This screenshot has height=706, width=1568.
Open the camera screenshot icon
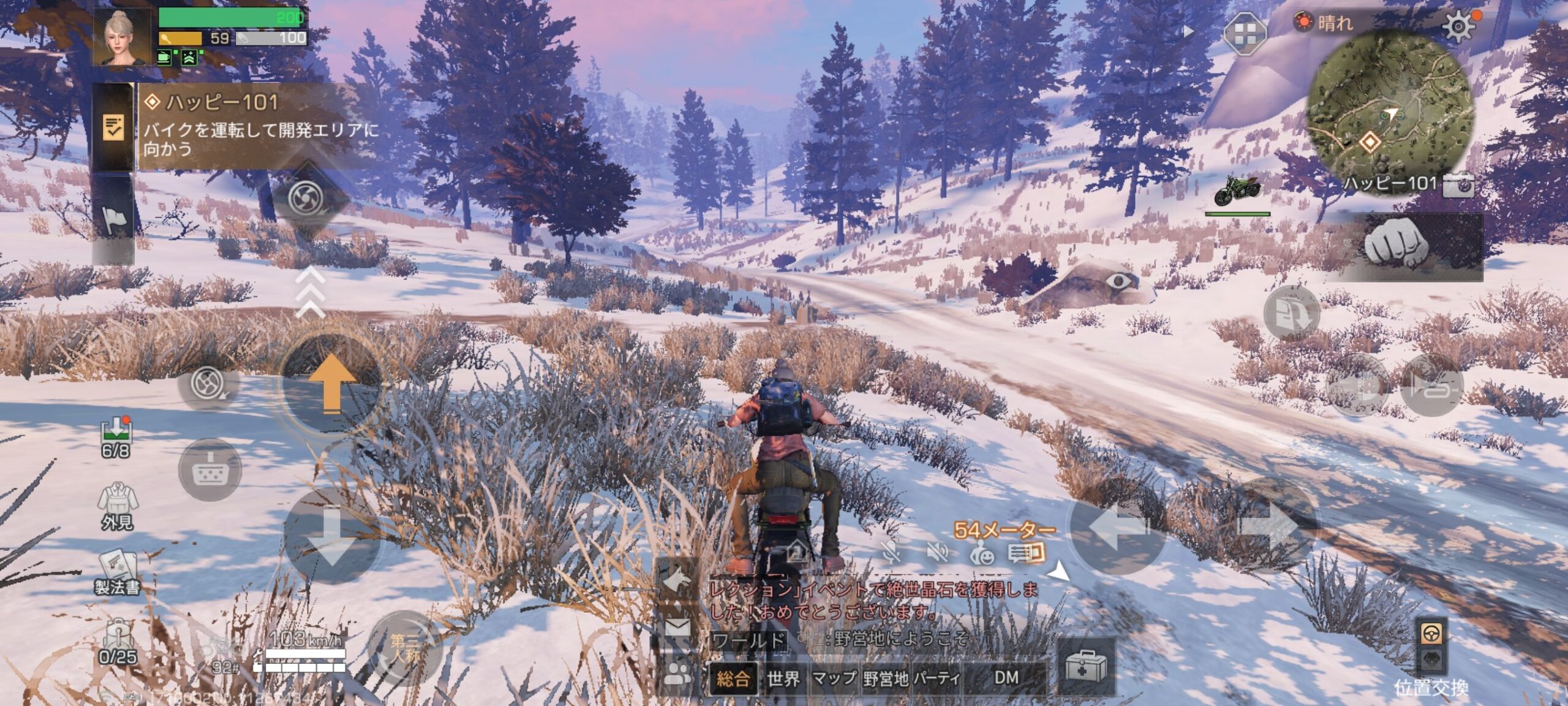click(x=1458, y=185)
